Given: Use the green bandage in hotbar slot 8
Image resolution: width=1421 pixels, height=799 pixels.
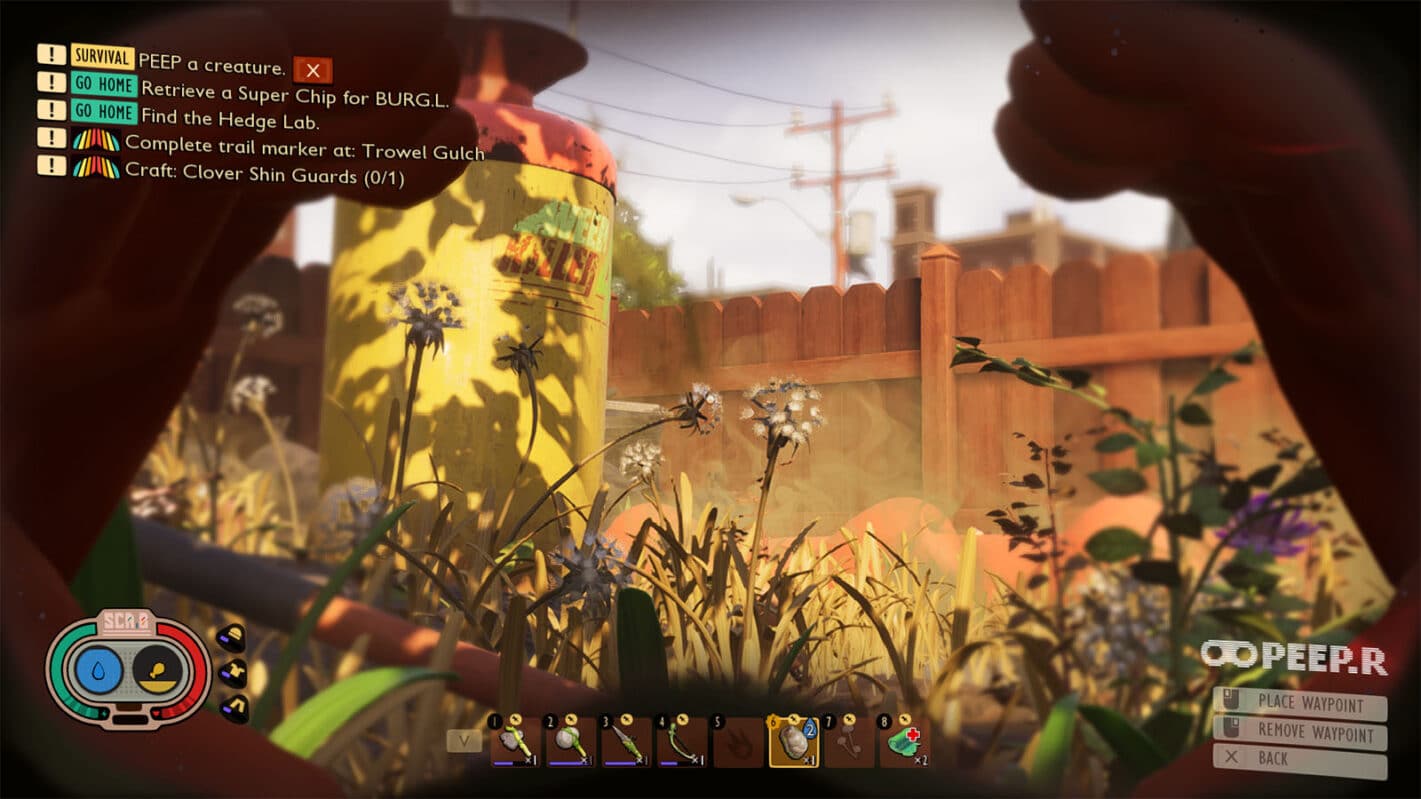Looking at the screenshot, I should point(905,743).
